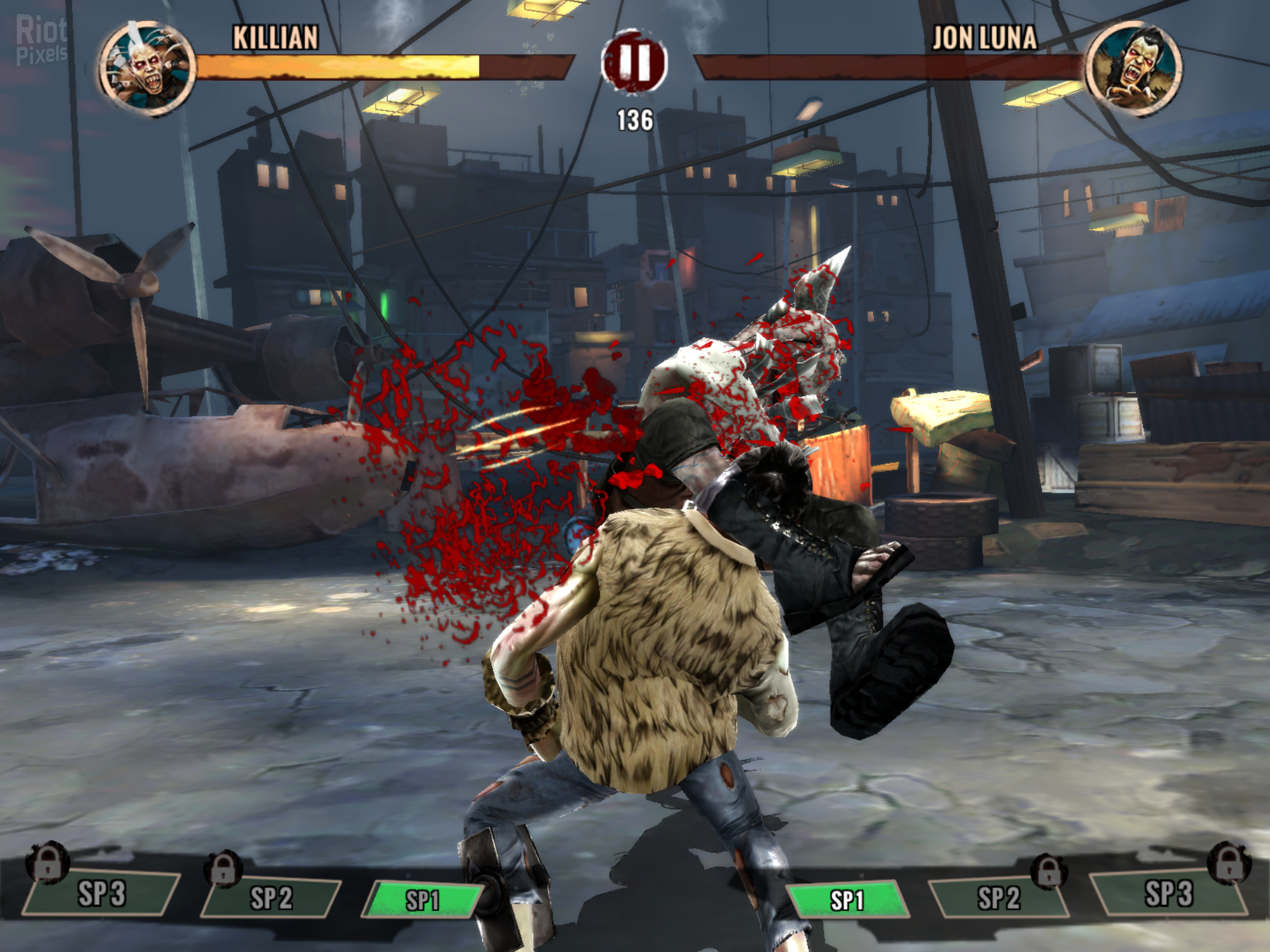Click Killian's zombie portrait icon
The width and height of the screenshot is (1270, 952).
pos(146,67)
